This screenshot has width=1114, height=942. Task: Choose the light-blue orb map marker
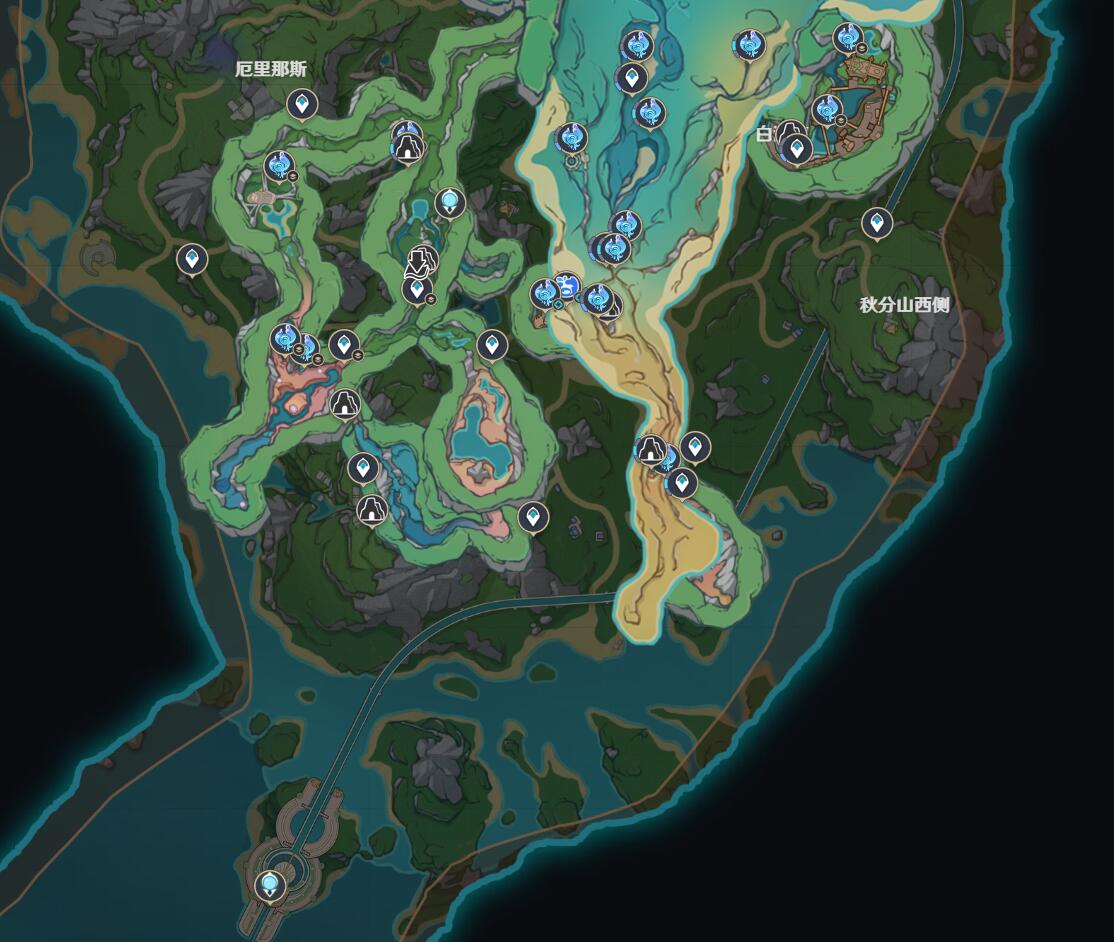[450, 203]
